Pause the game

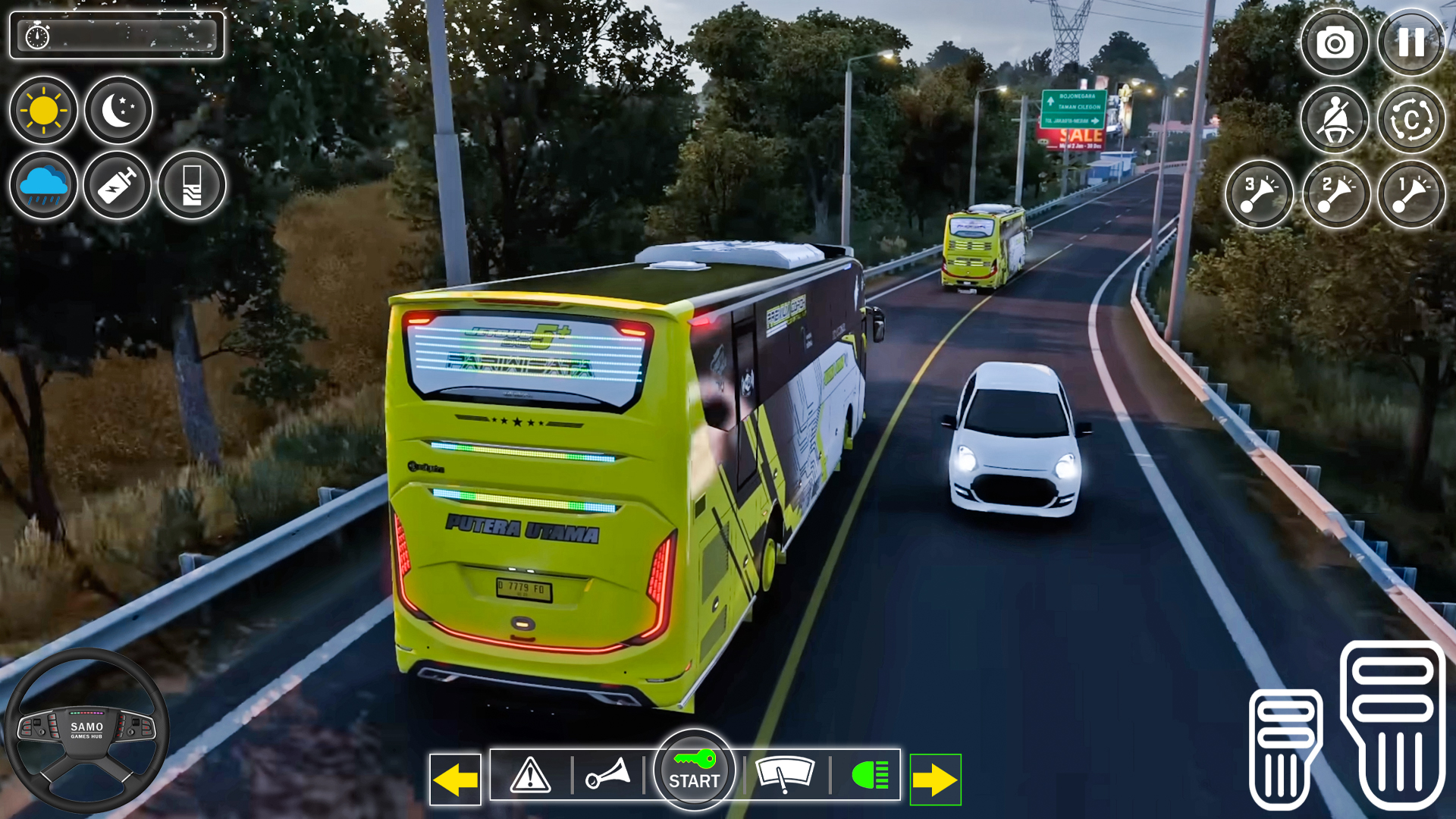(x=1411, y=43)
